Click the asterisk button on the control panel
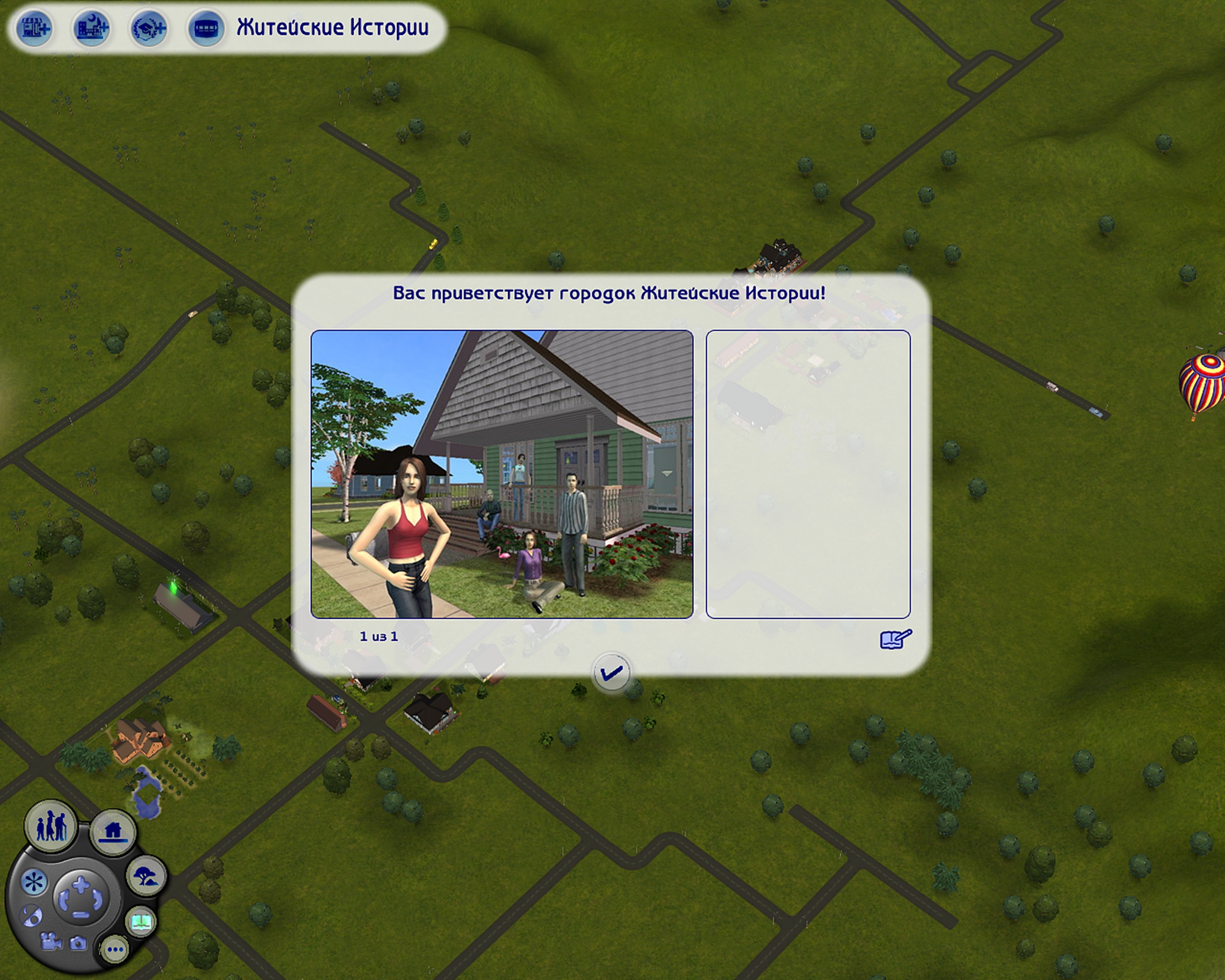Image resolution: width=1225 pixels, height=980 pixels. (x=34, y=882)
